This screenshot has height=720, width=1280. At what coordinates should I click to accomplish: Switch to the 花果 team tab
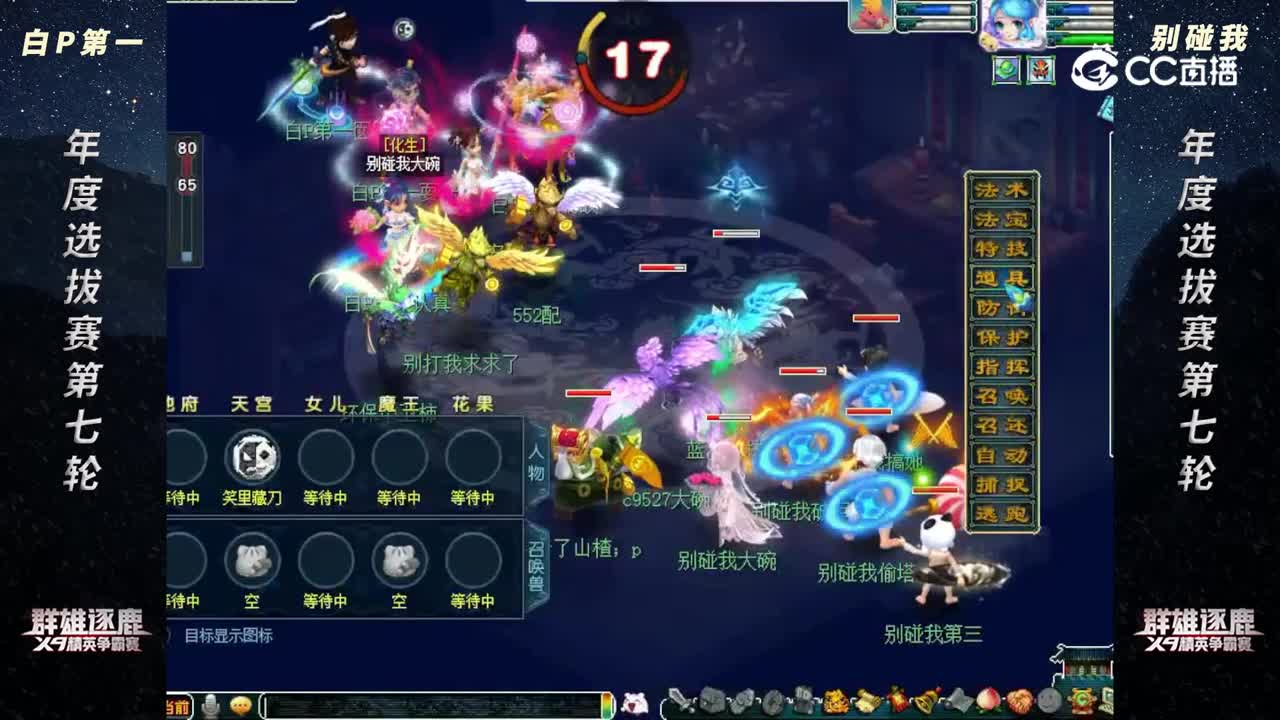click(472, 404)
